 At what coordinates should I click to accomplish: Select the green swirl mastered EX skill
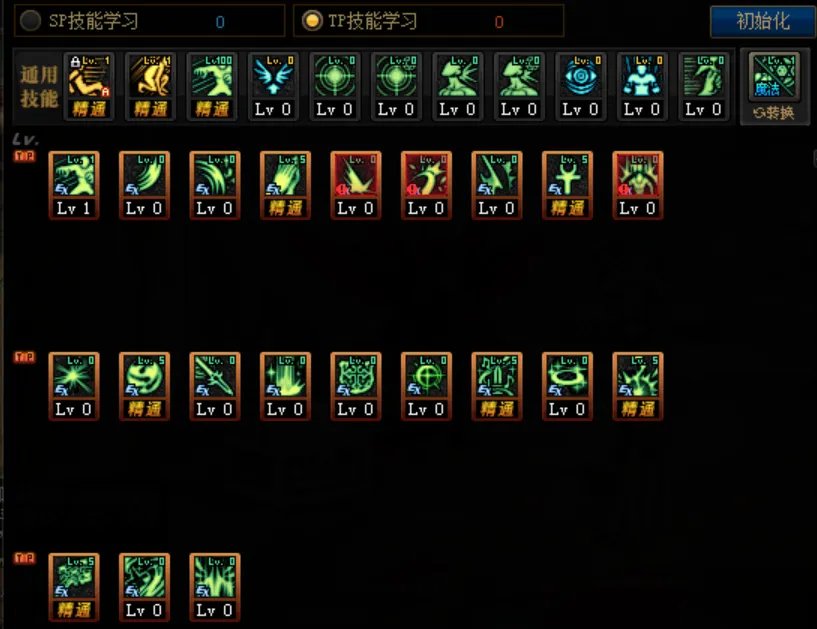click(x=144, y=377)
